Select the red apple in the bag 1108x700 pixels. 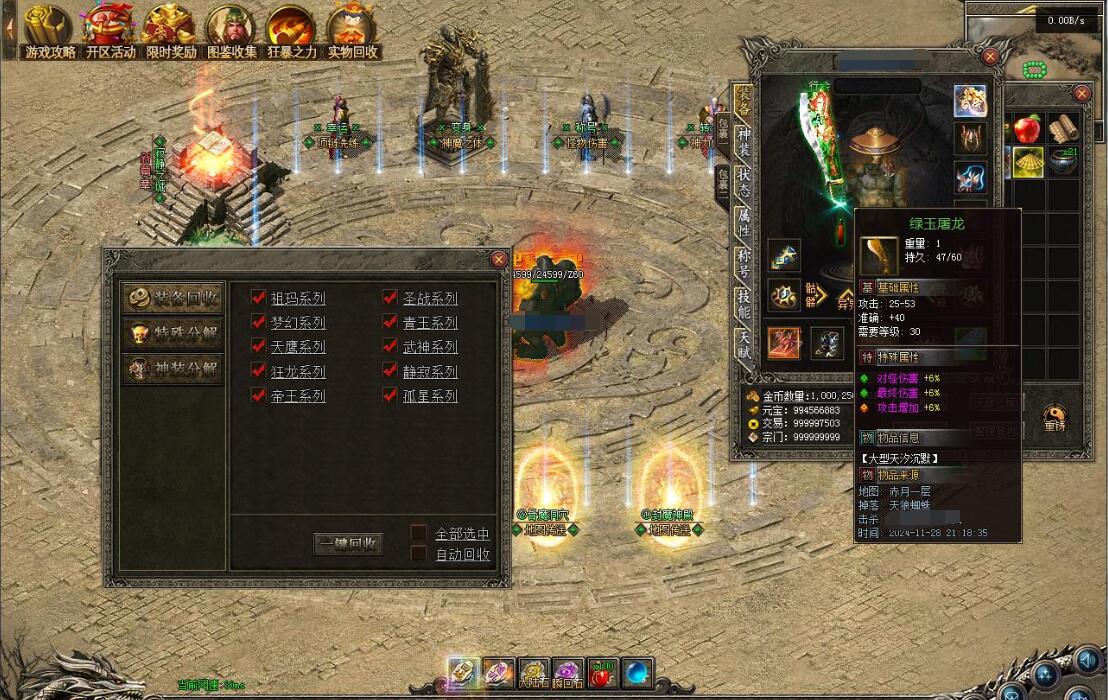pos(1027,130)
